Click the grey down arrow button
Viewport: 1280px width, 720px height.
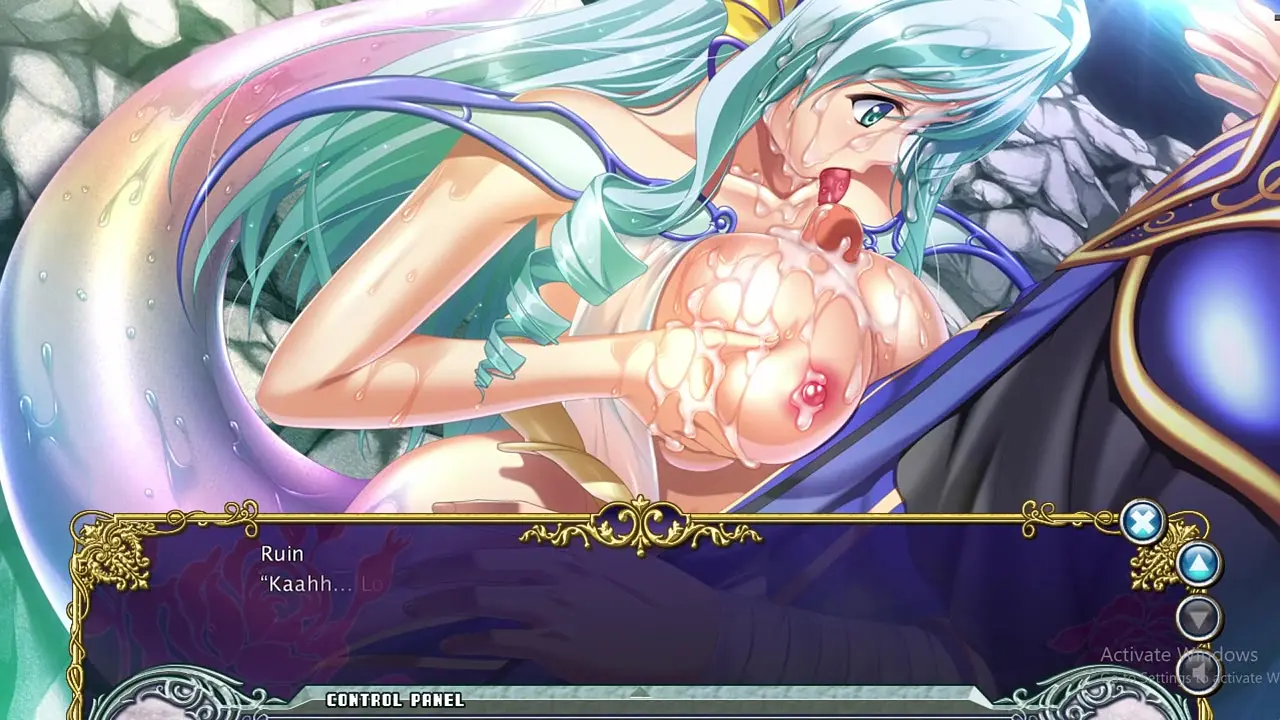(x=1198, y=617)
